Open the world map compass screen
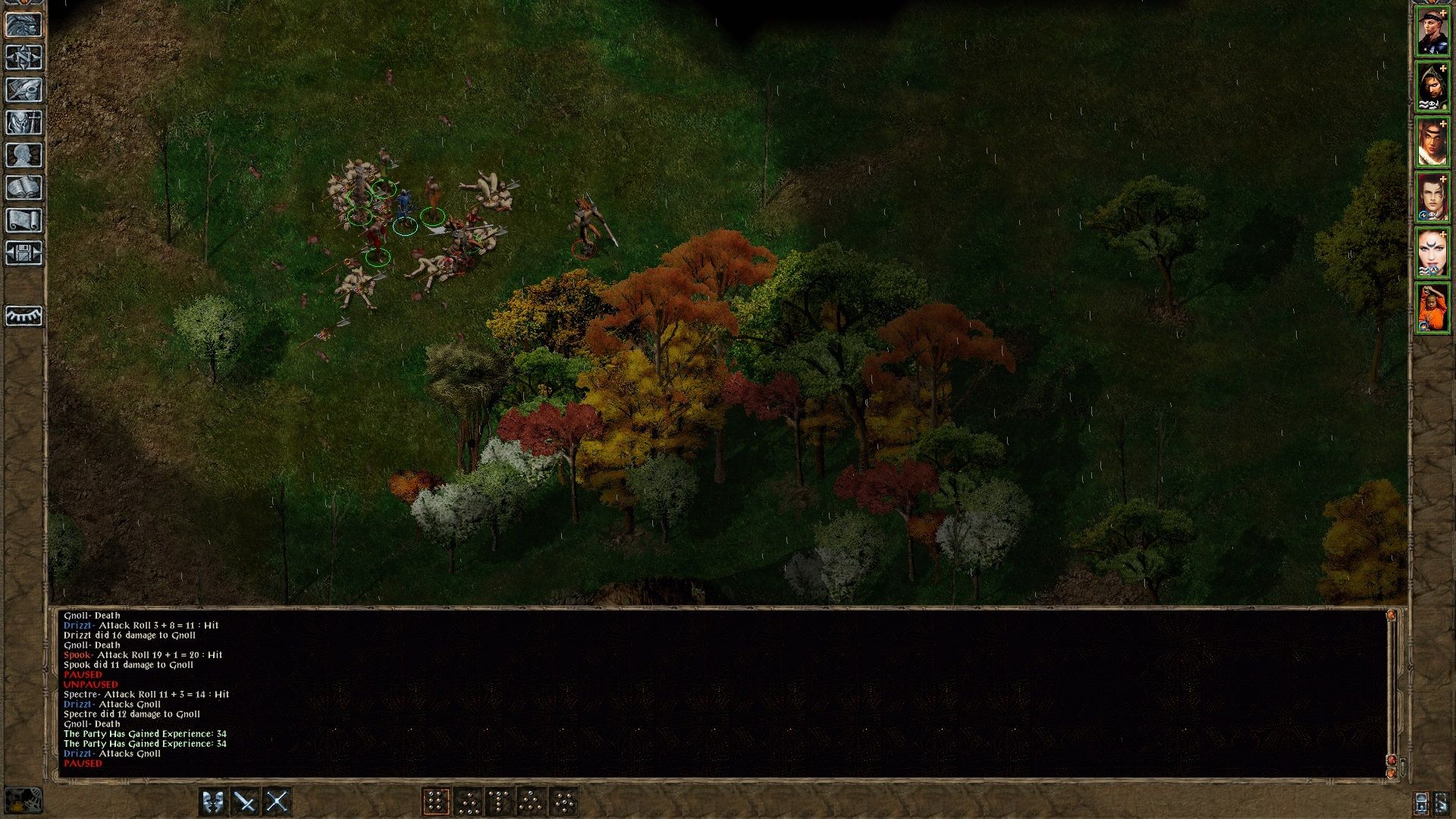The image size is (1456, 819). click(25, 57)
